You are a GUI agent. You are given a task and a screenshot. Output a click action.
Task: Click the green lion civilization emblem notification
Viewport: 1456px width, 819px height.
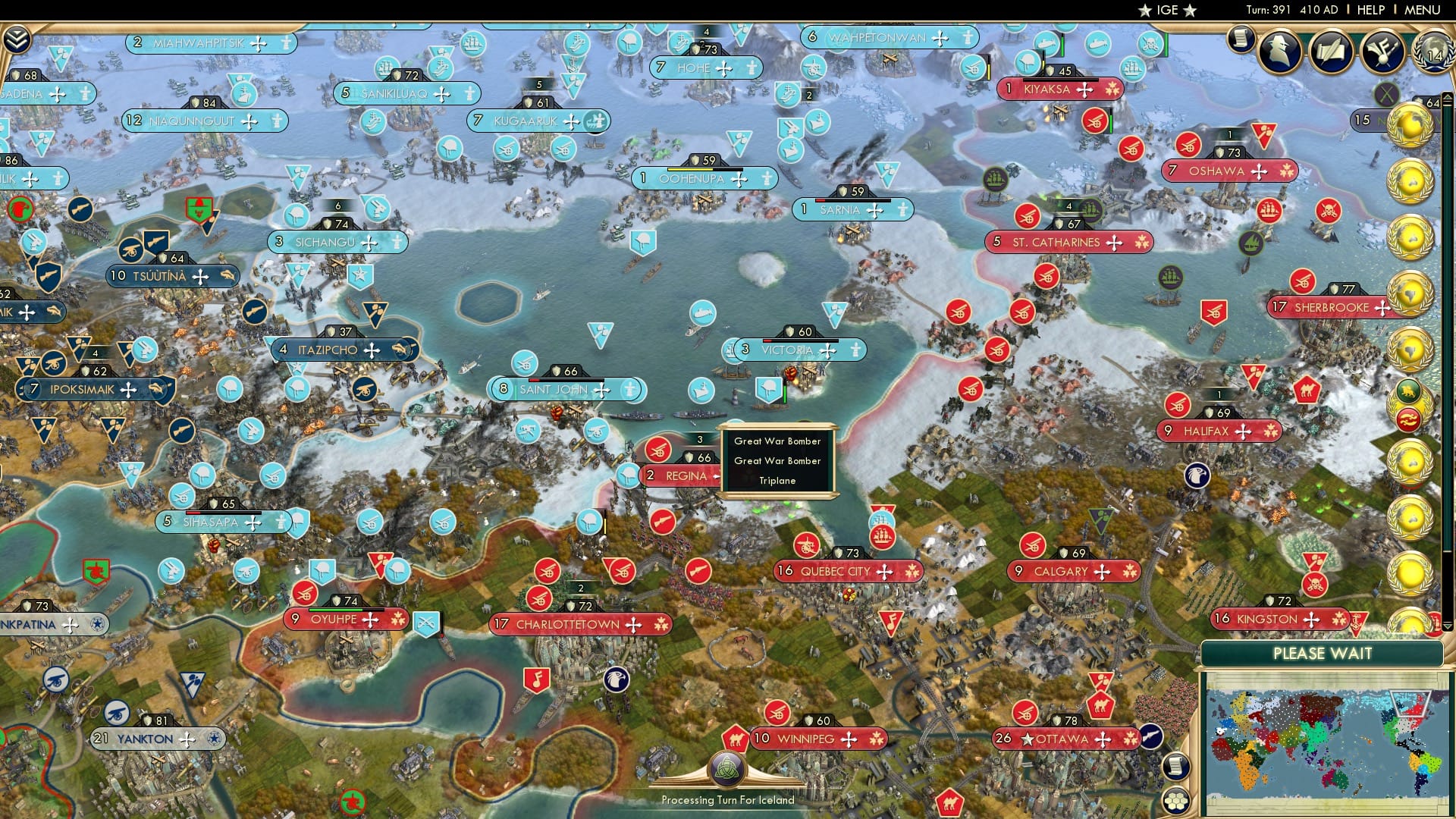coord(1407,390)
